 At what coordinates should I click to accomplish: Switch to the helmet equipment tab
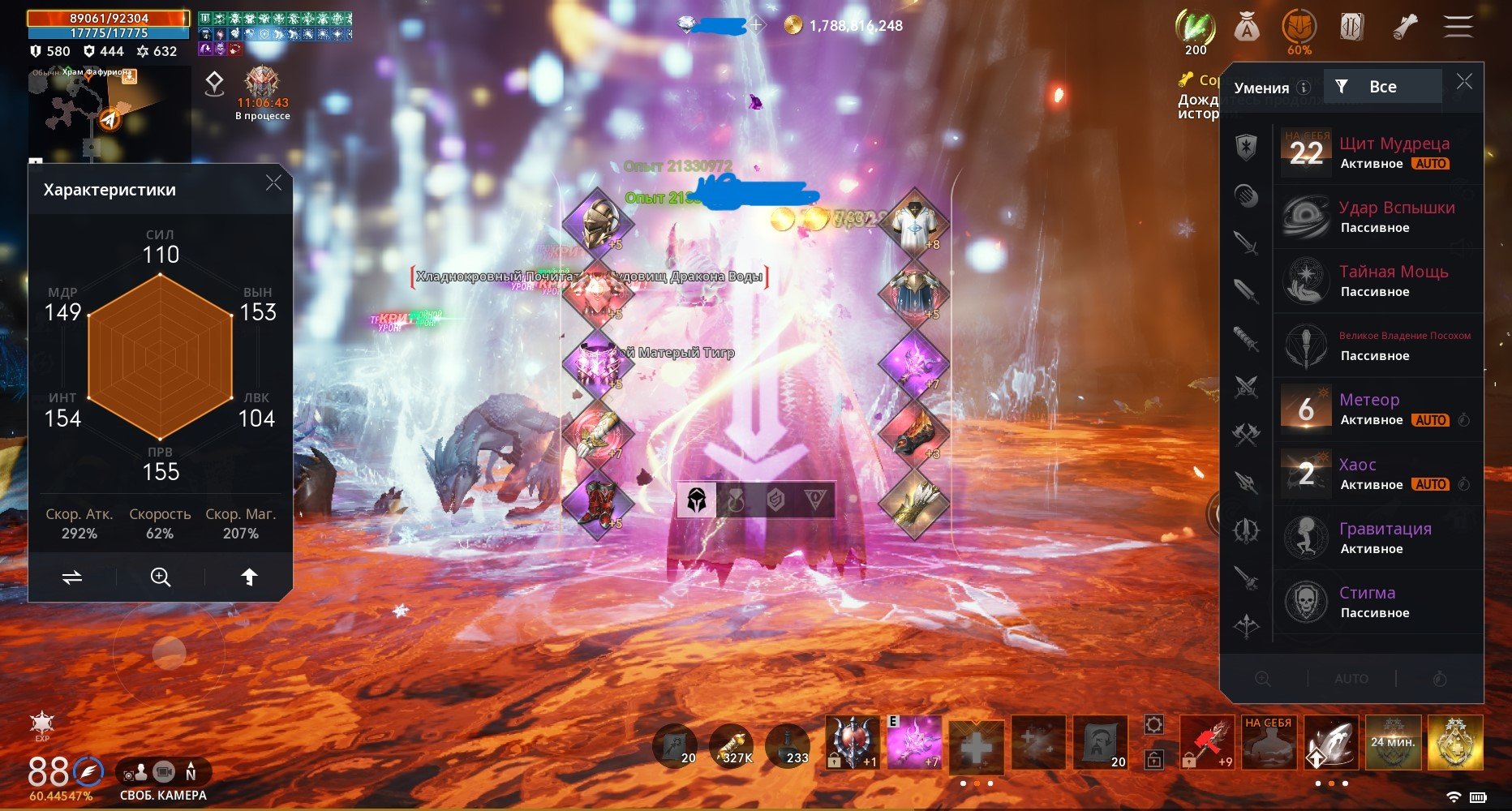pos(696,500)
